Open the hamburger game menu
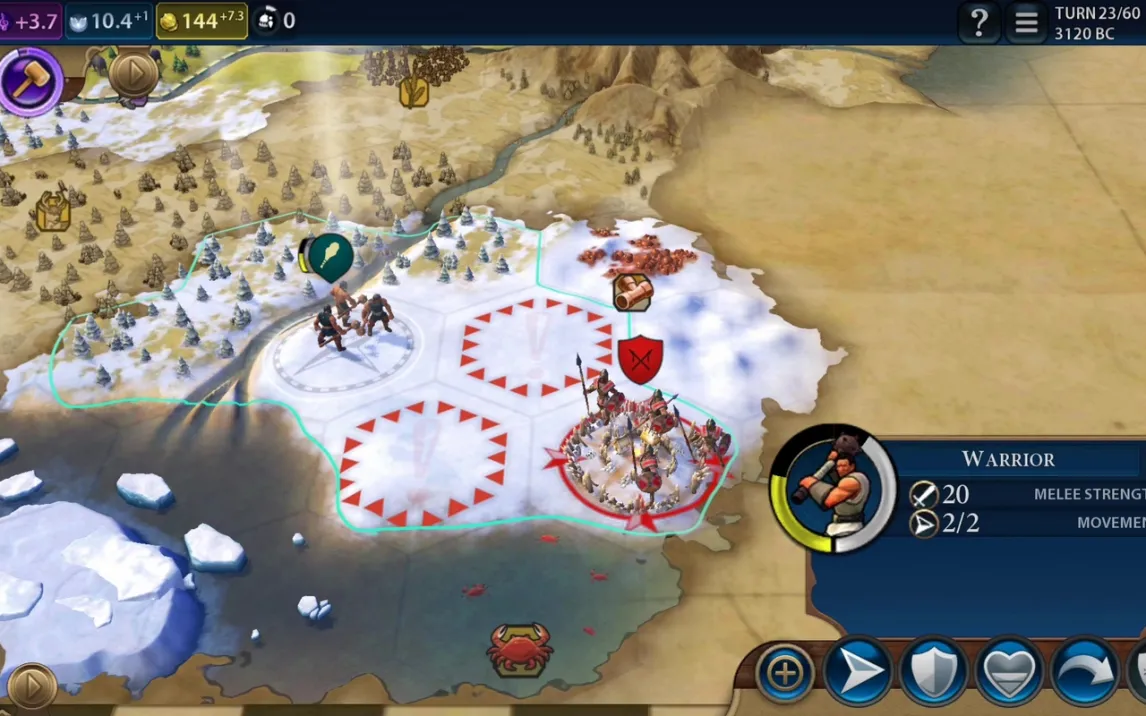Viewport: 1146px width, 716px height. click(x=1026, y=21)
